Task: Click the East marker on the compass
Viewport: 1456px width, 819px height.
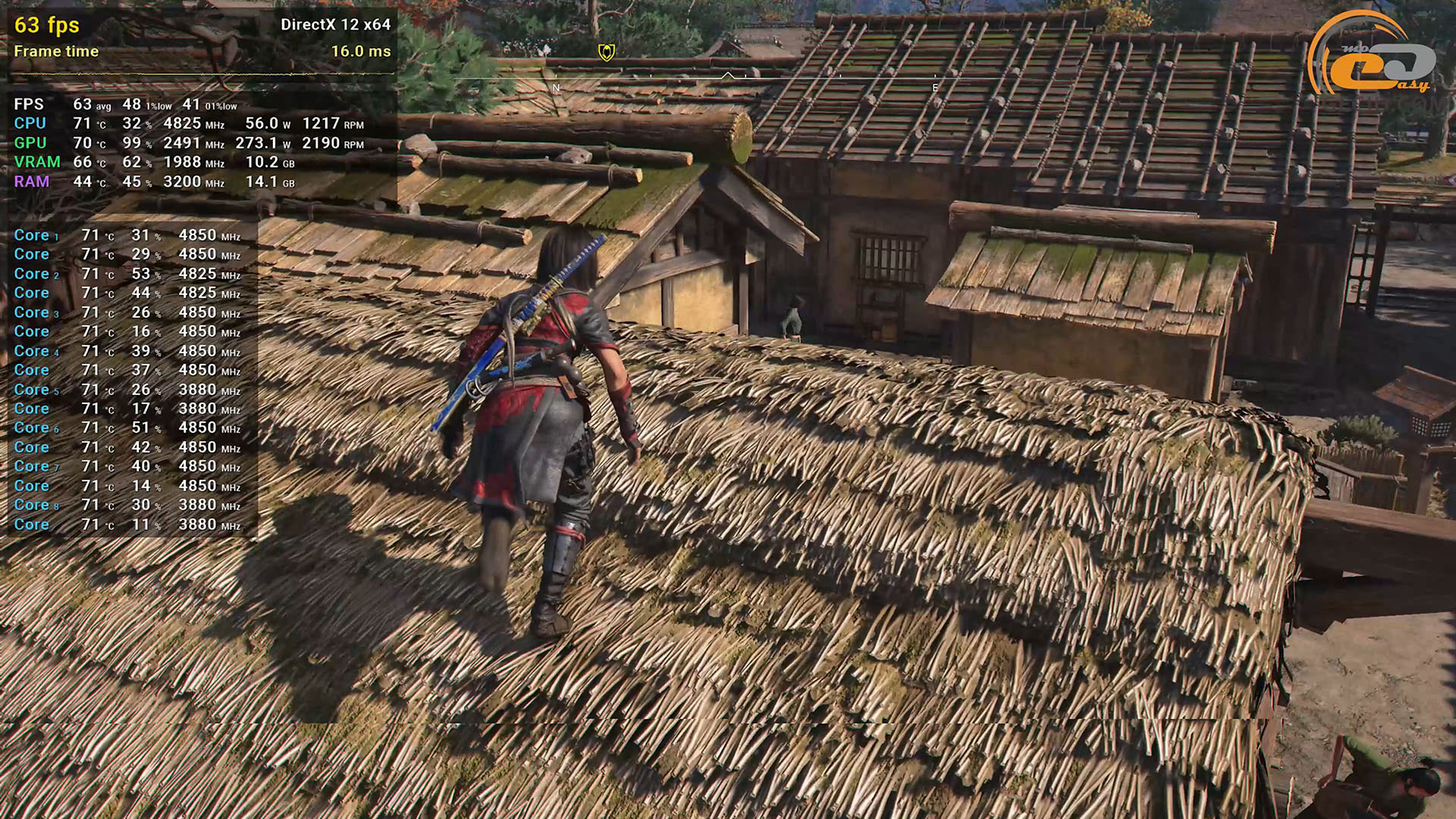Action: [x=935, y=88]
